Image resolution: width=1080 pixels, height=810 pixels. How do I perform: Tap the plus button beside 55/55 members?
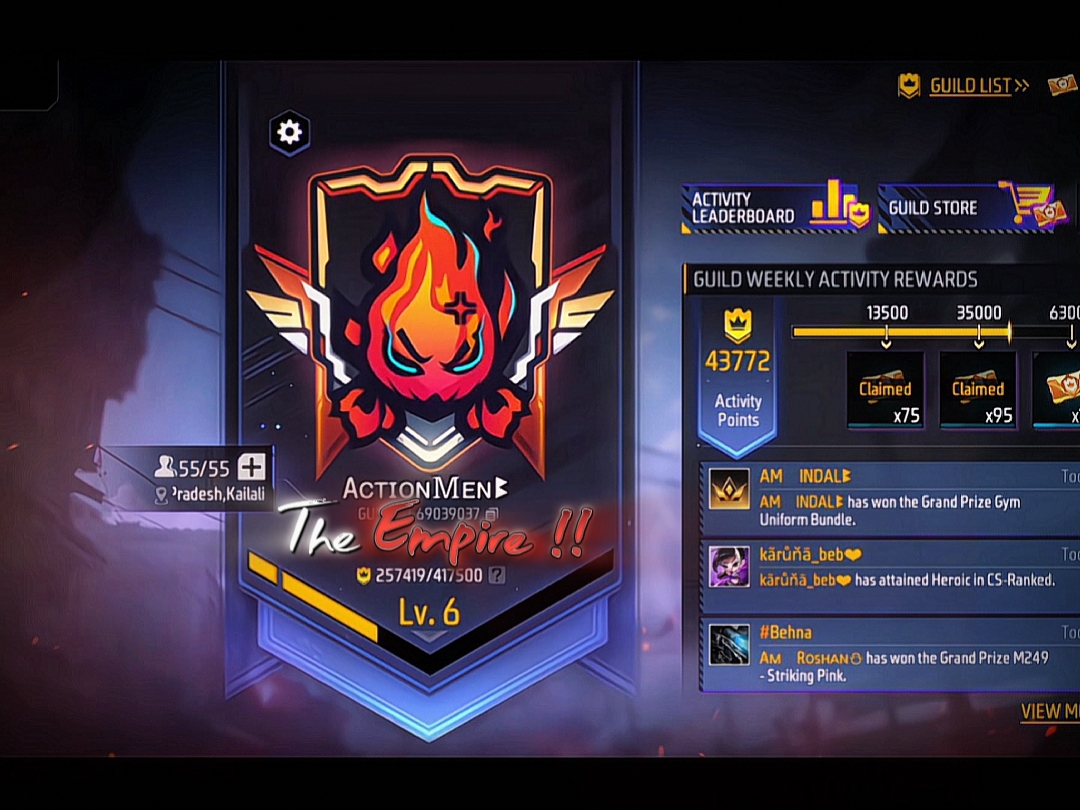pos(252,467)
